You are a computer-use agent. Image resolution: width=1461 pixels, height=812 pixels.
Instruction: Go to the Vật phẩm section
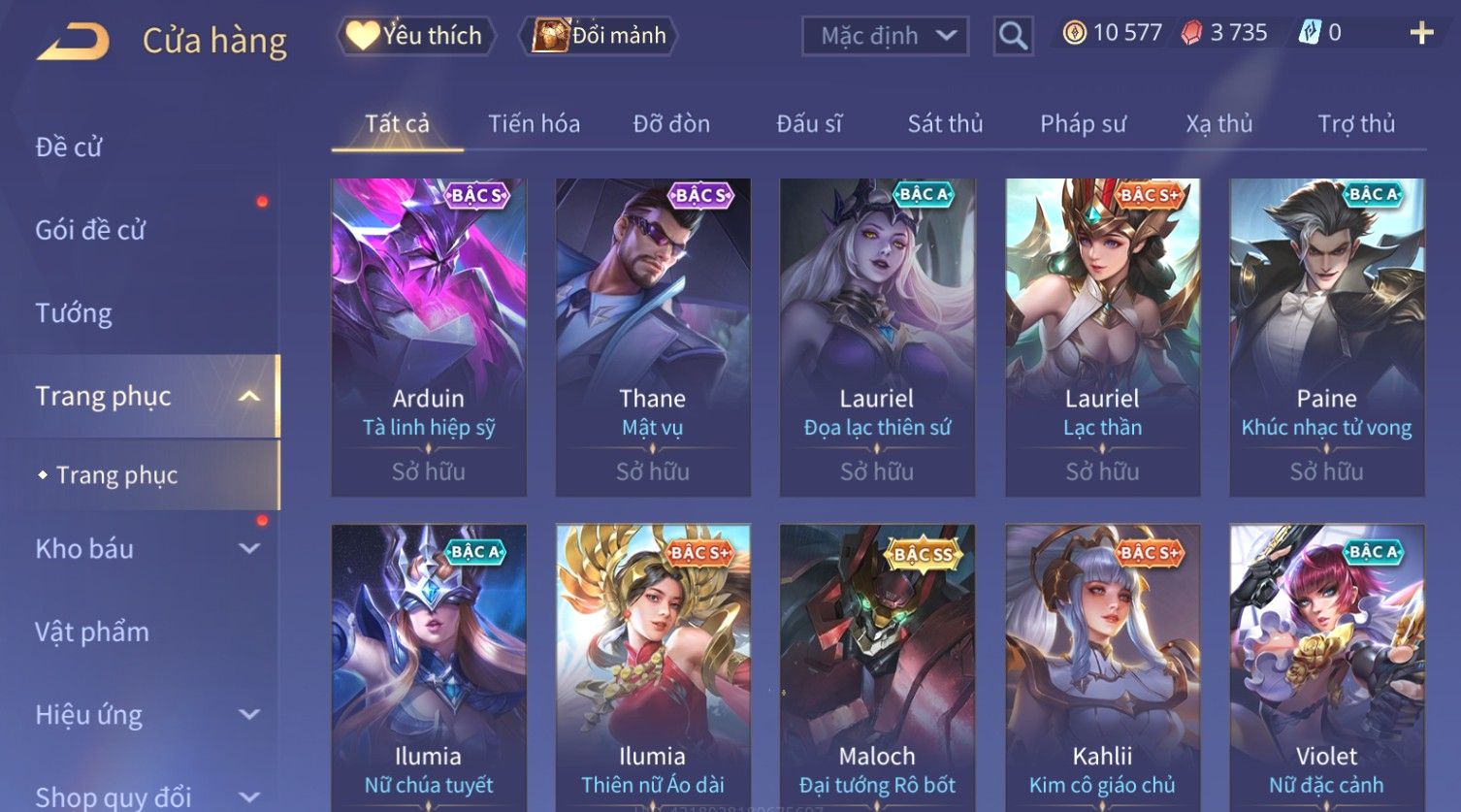(92, 633)
